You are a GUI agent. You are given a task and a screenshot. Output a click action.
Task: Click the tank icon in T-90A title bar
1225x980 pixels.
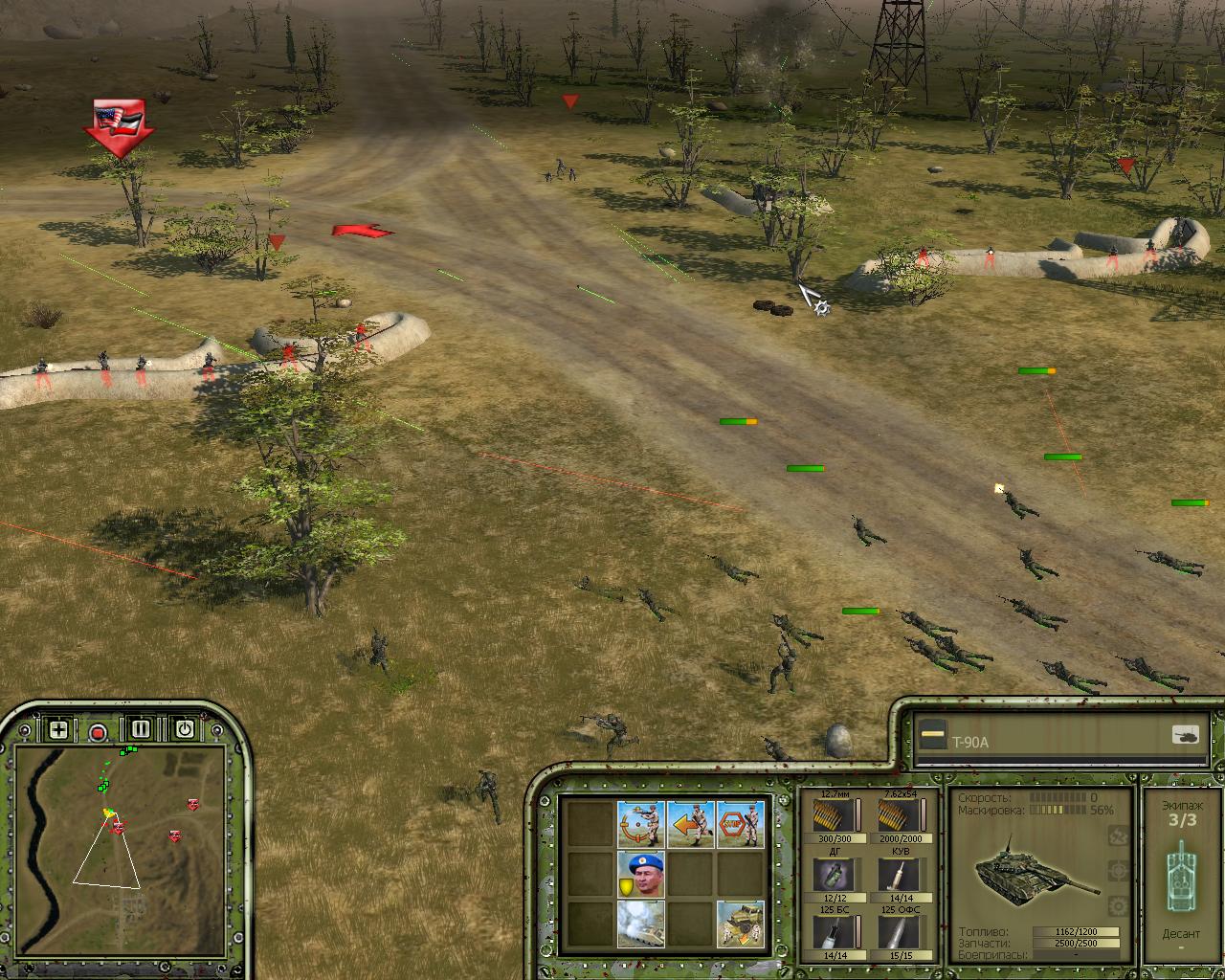coord(1186,735)
